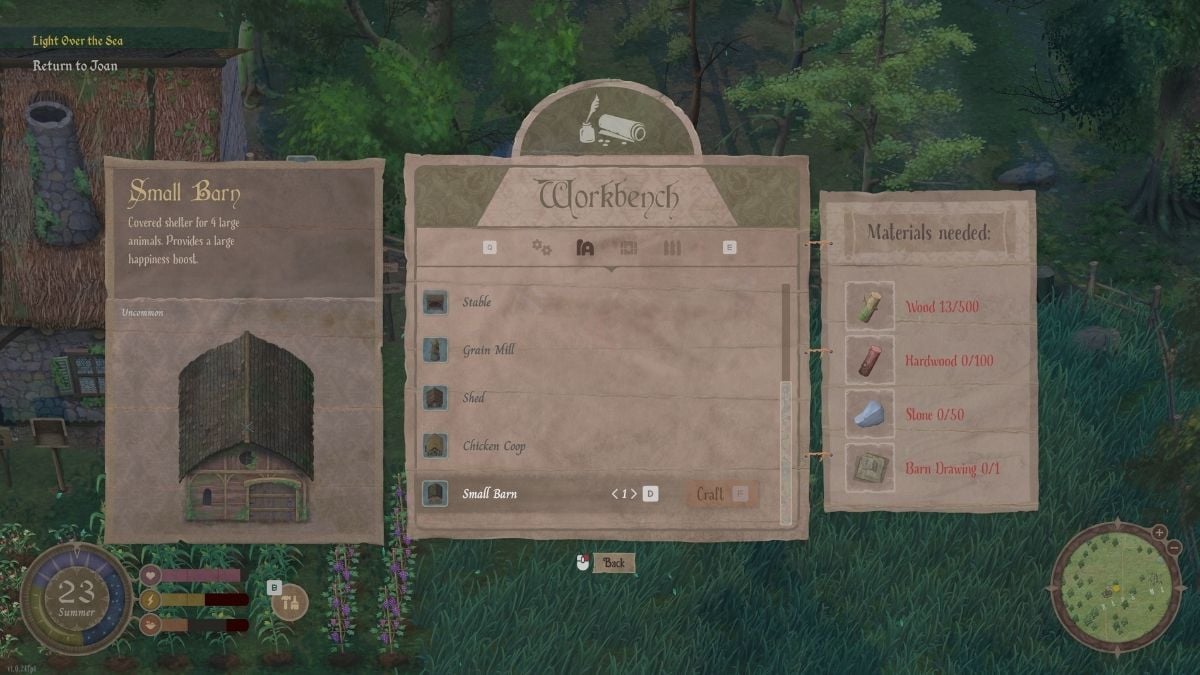Screen dimensions: 1200x675
Task: Increase craft quantity with the right arrow
Action: (634, 494)
